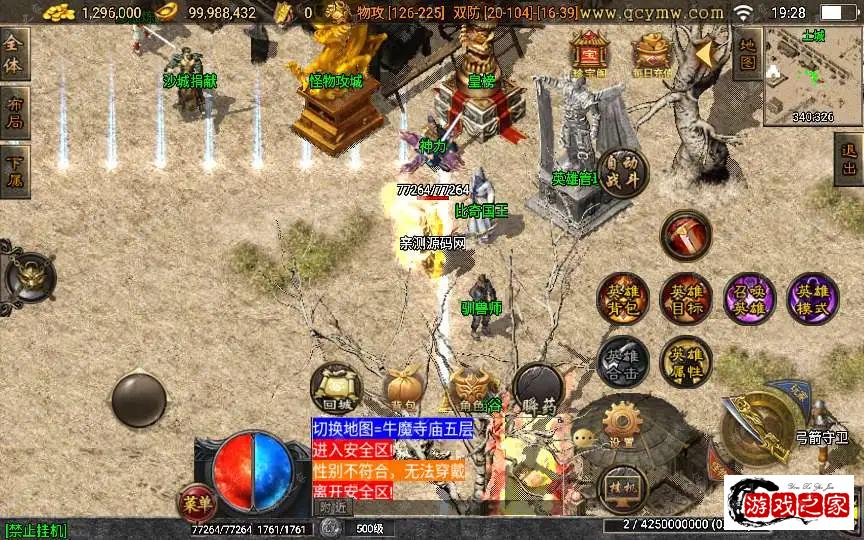Select the 布局 side tab
The height and width of the screenshot is (540, 864).
(14, 113)
